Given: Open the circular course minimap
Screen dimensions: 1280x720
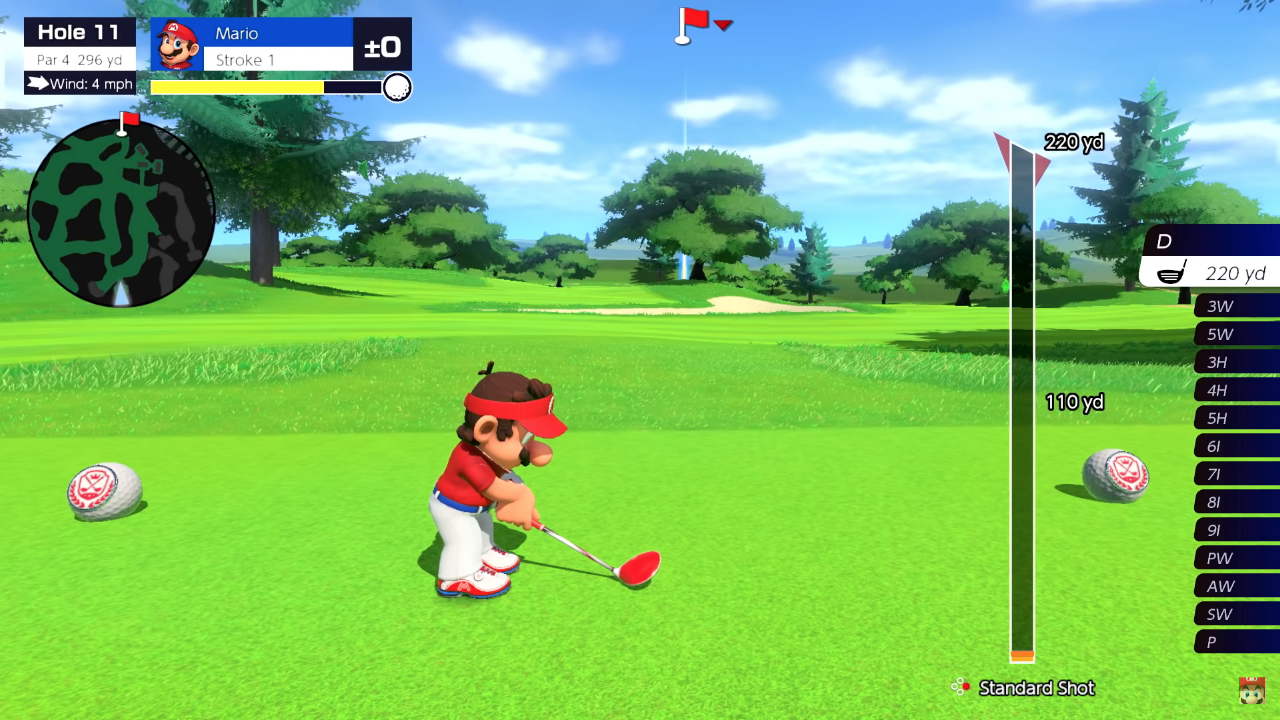Looking at the screenshot, I should tap(121, 213).
